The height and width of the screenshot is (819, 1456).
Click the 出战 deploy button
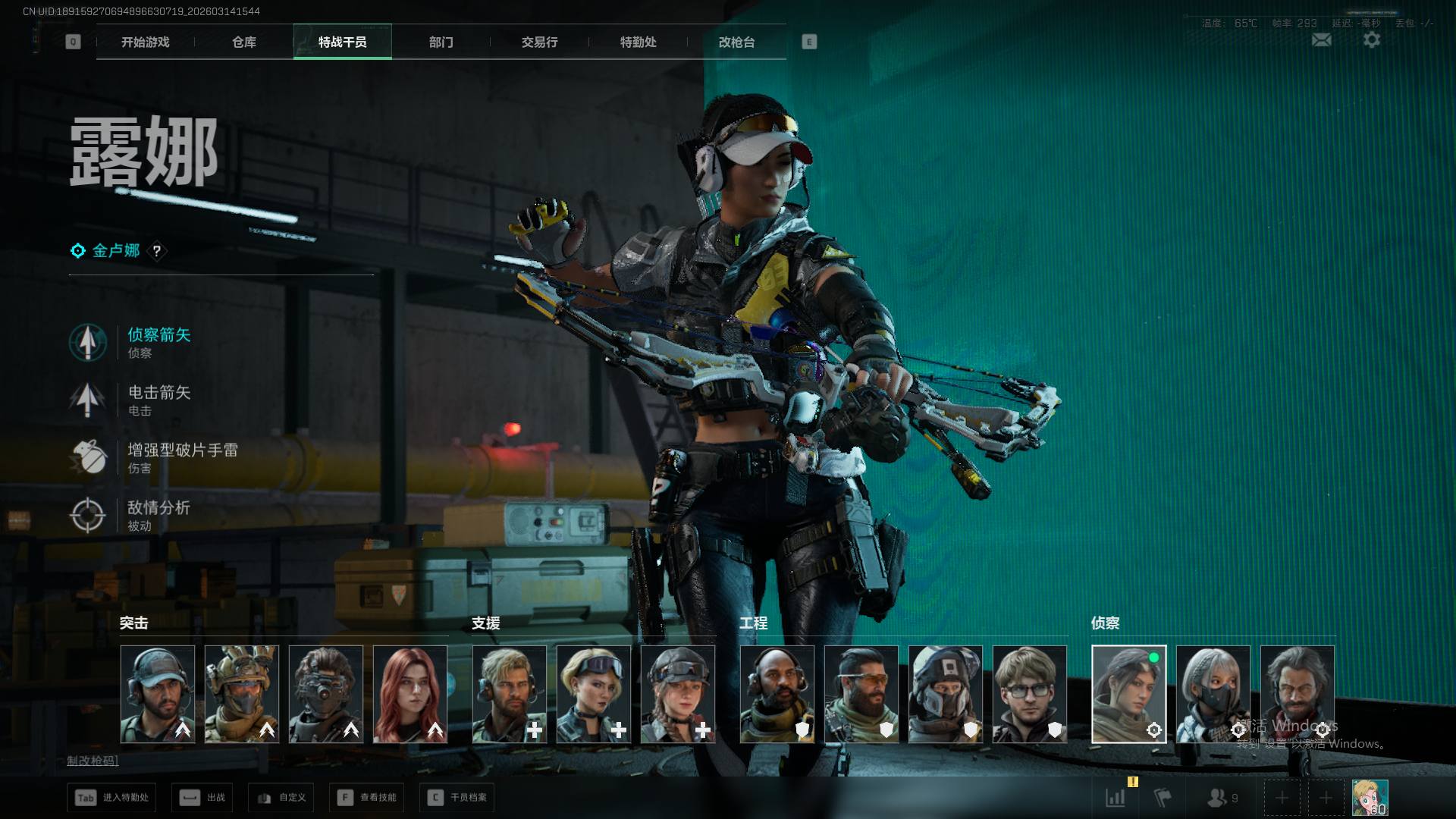pos(202,798)
